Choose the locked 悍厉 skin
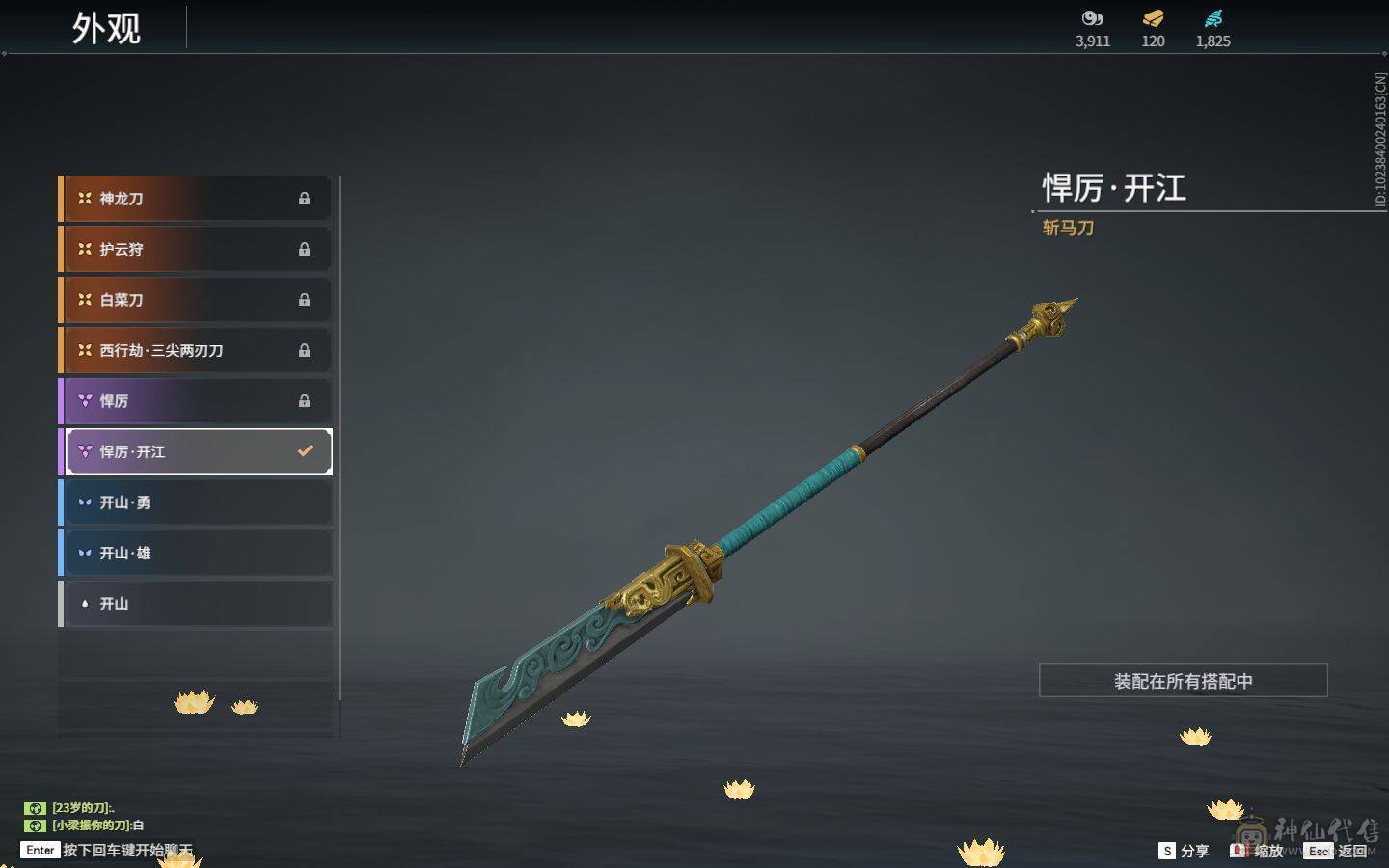Image resolution: width=1389 pixels, height=868 pixels. (x=196, y=401)
